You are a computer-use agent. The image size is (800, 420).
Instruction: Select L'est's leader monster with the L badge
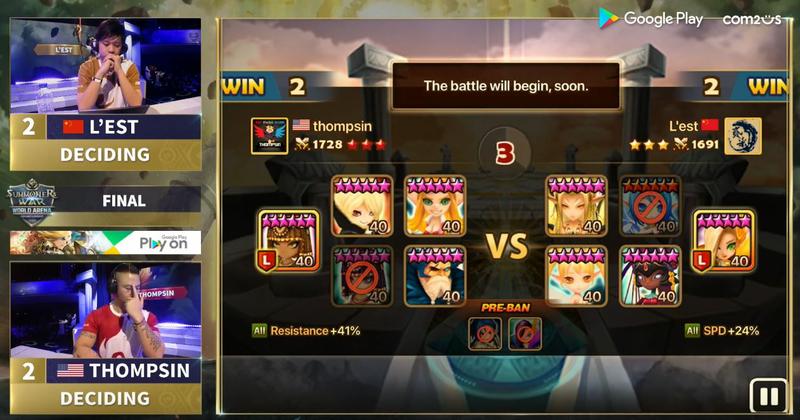click(722, 241)
